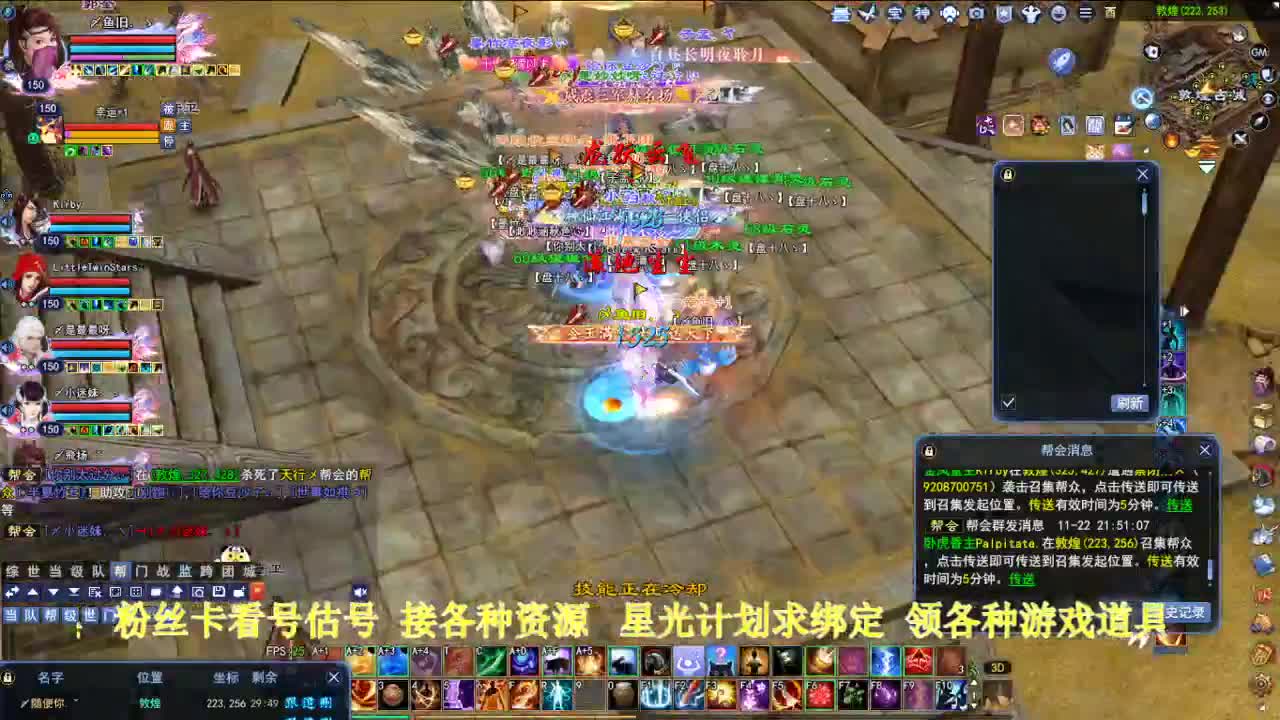Click the shield emblem icon in top toolbar
The image size is (1280, 720).
click(1002, 13)
